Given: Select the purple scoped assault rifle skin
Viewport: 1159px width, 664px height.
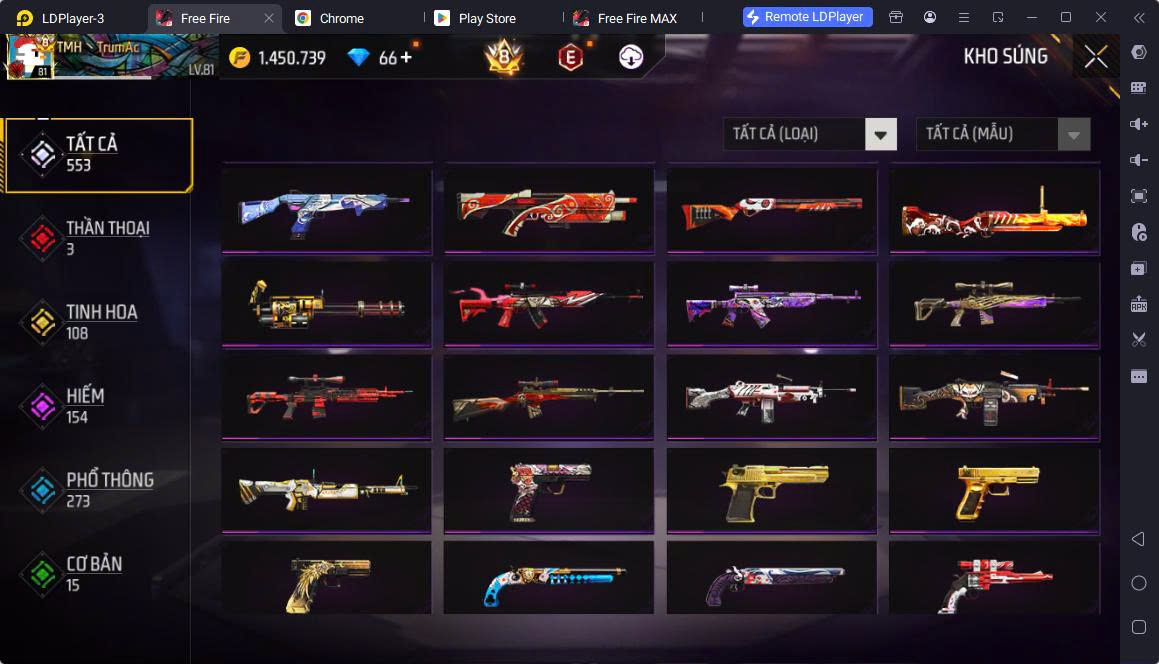Looking at the screenshot, I should (772, 304).
